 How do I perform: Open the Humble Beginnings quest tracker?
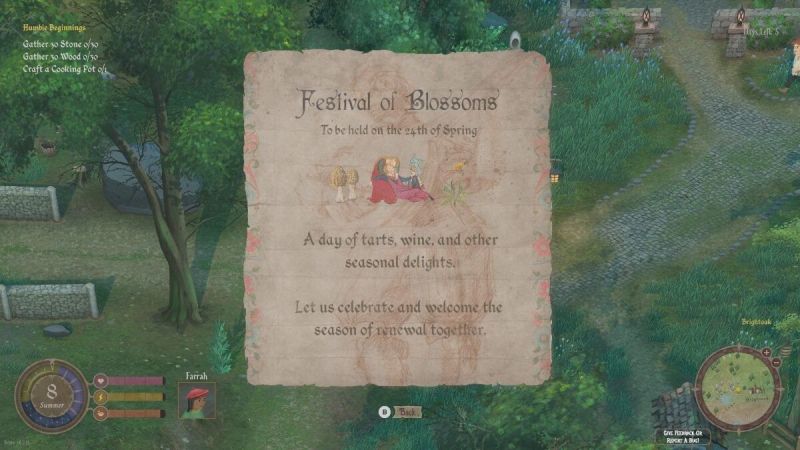point(53,30)
